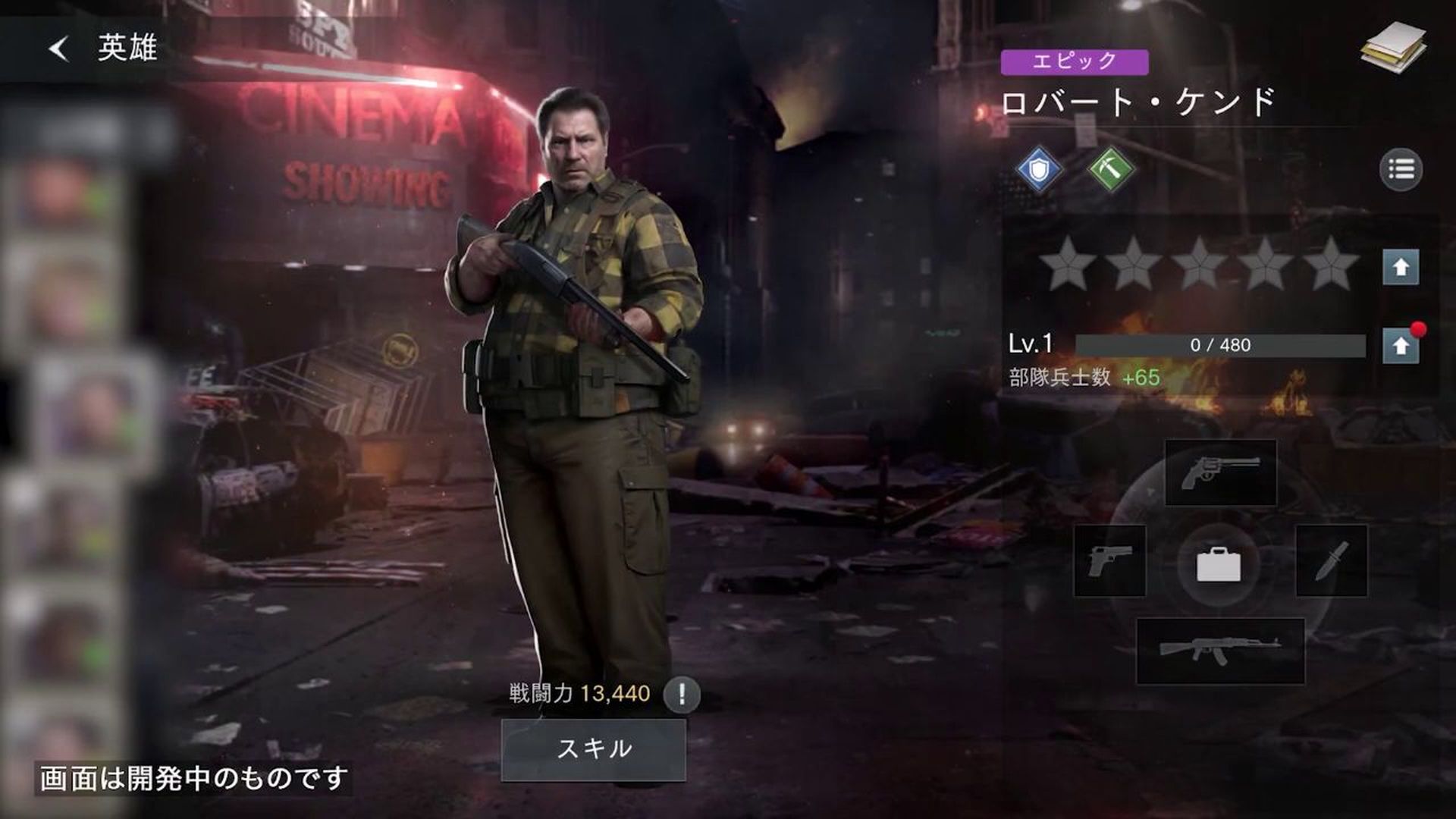The height and width of the screenshot is (819, 1456).
Task: Tap the エピック rarity badge
Action: click(1078, 64)
